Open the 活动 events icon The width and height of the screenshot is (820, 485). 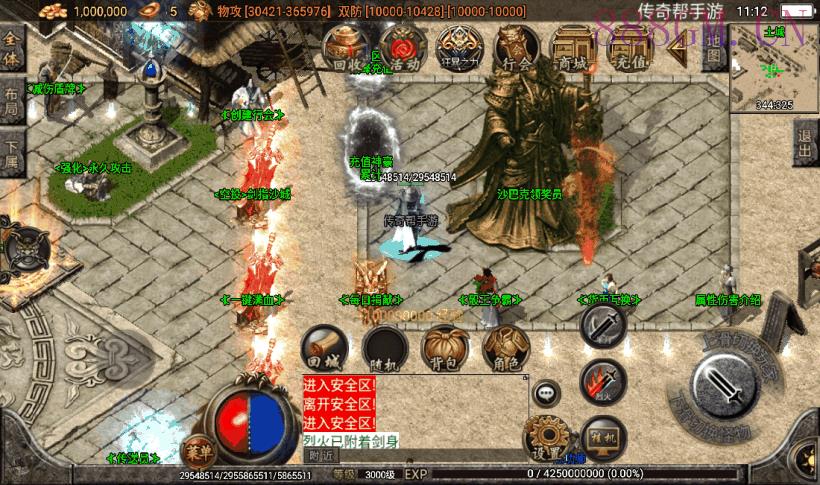point(403,50)
